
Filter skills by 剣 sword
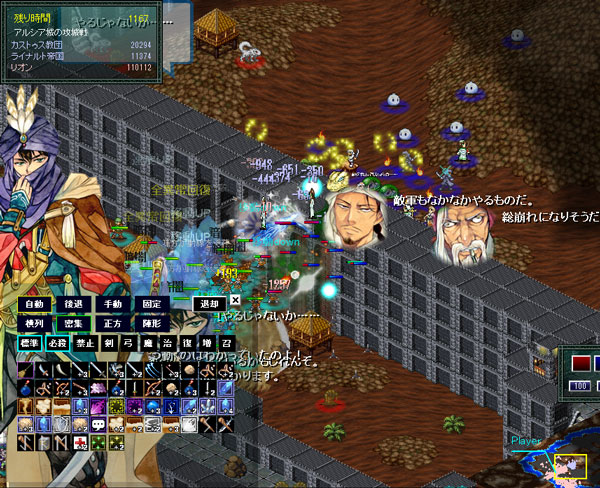pyautogui.click(x=108, y=342)
